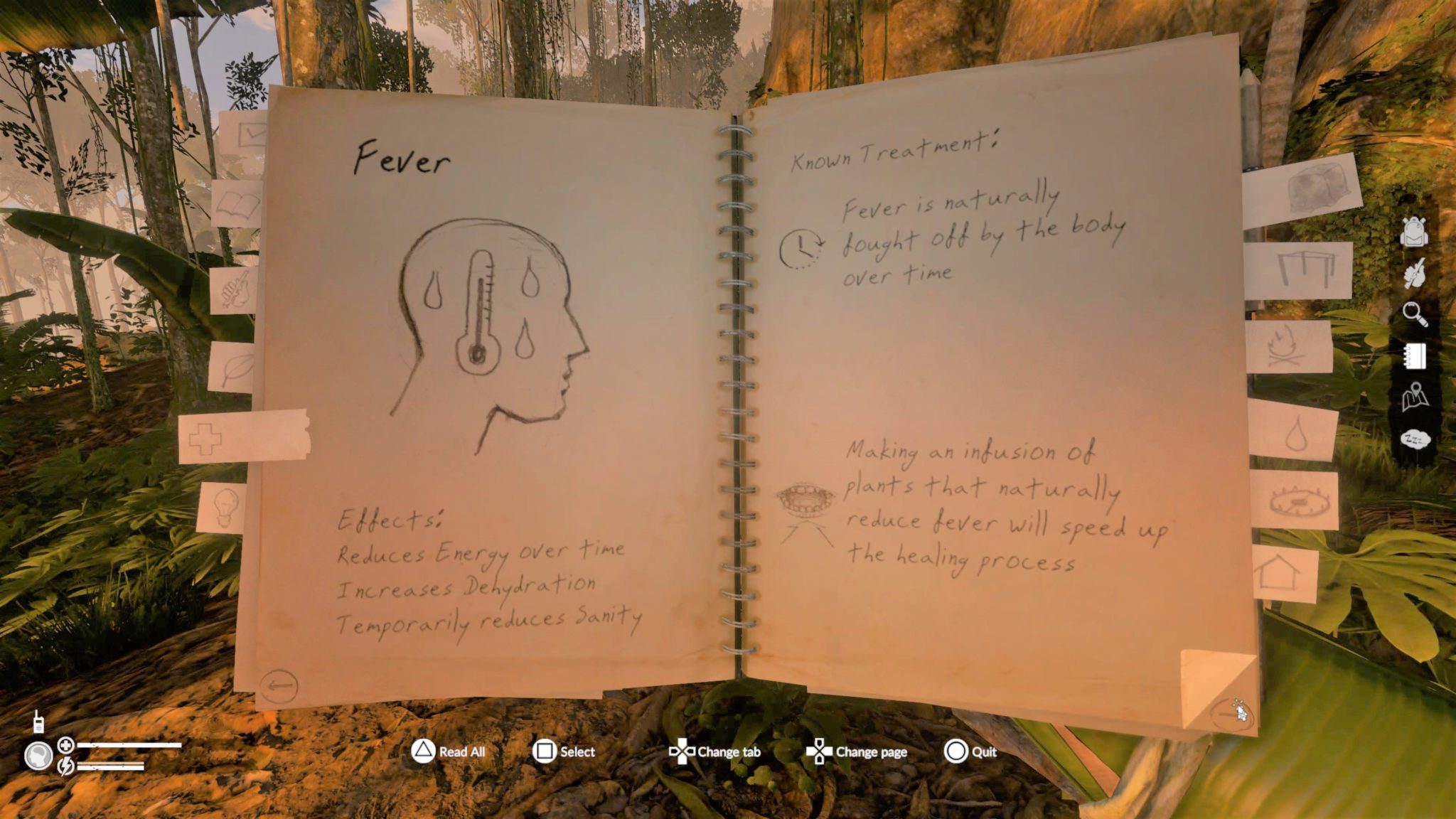The width and height of the screenshot is (1456, 819).
Task: Activate the magnifying glass inspect icon
Action: coord(1415,314)
